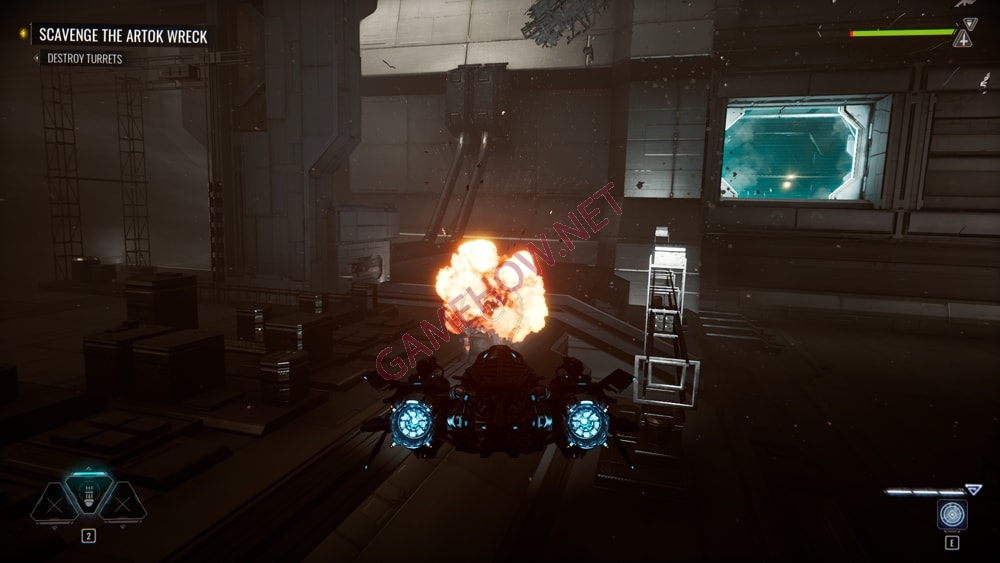Image resolution: width=1000 pixels, height=563 pixels.
Task: Open the Scavenge the Artok Wreck objective
Action: [123, 36]
